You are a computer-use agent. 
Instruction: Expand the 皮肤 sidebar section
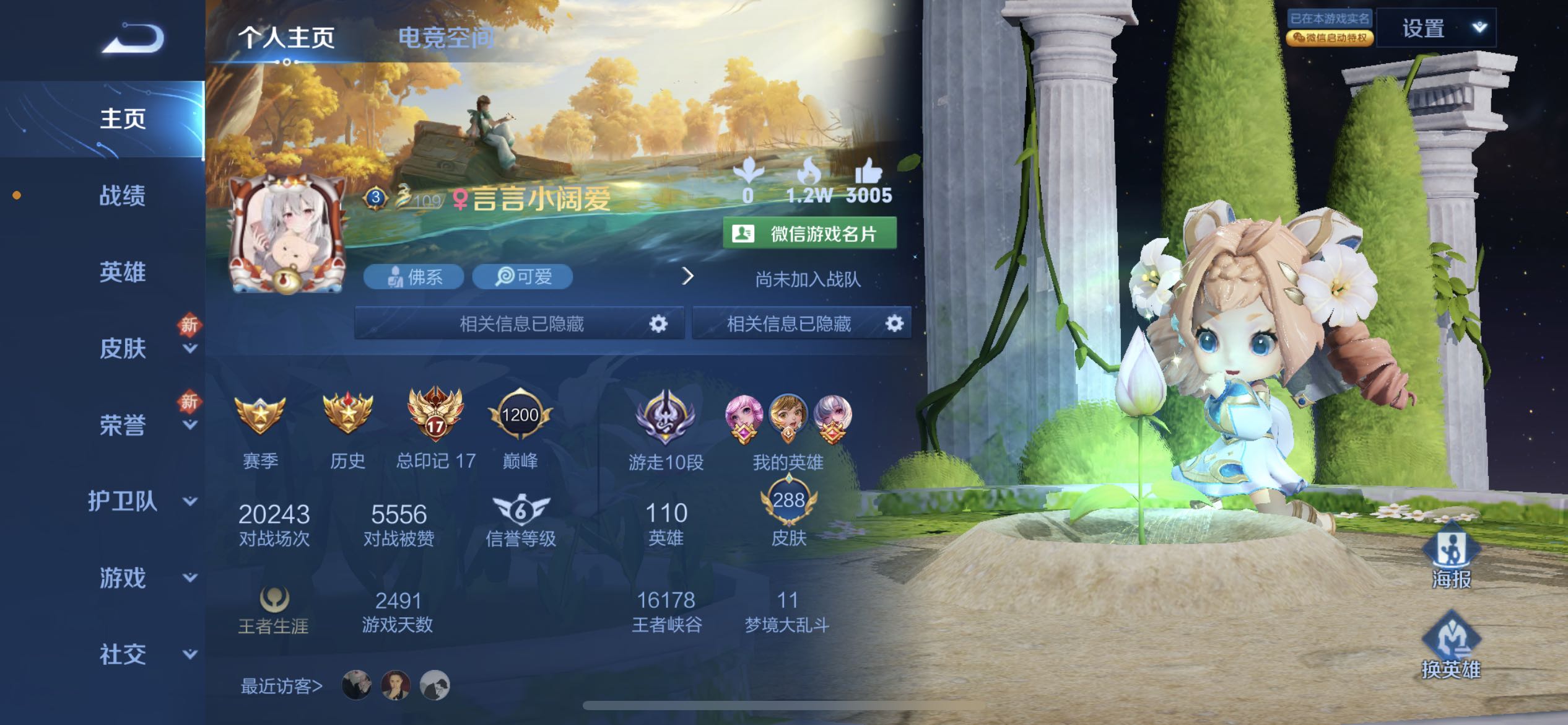pos(123,348)
